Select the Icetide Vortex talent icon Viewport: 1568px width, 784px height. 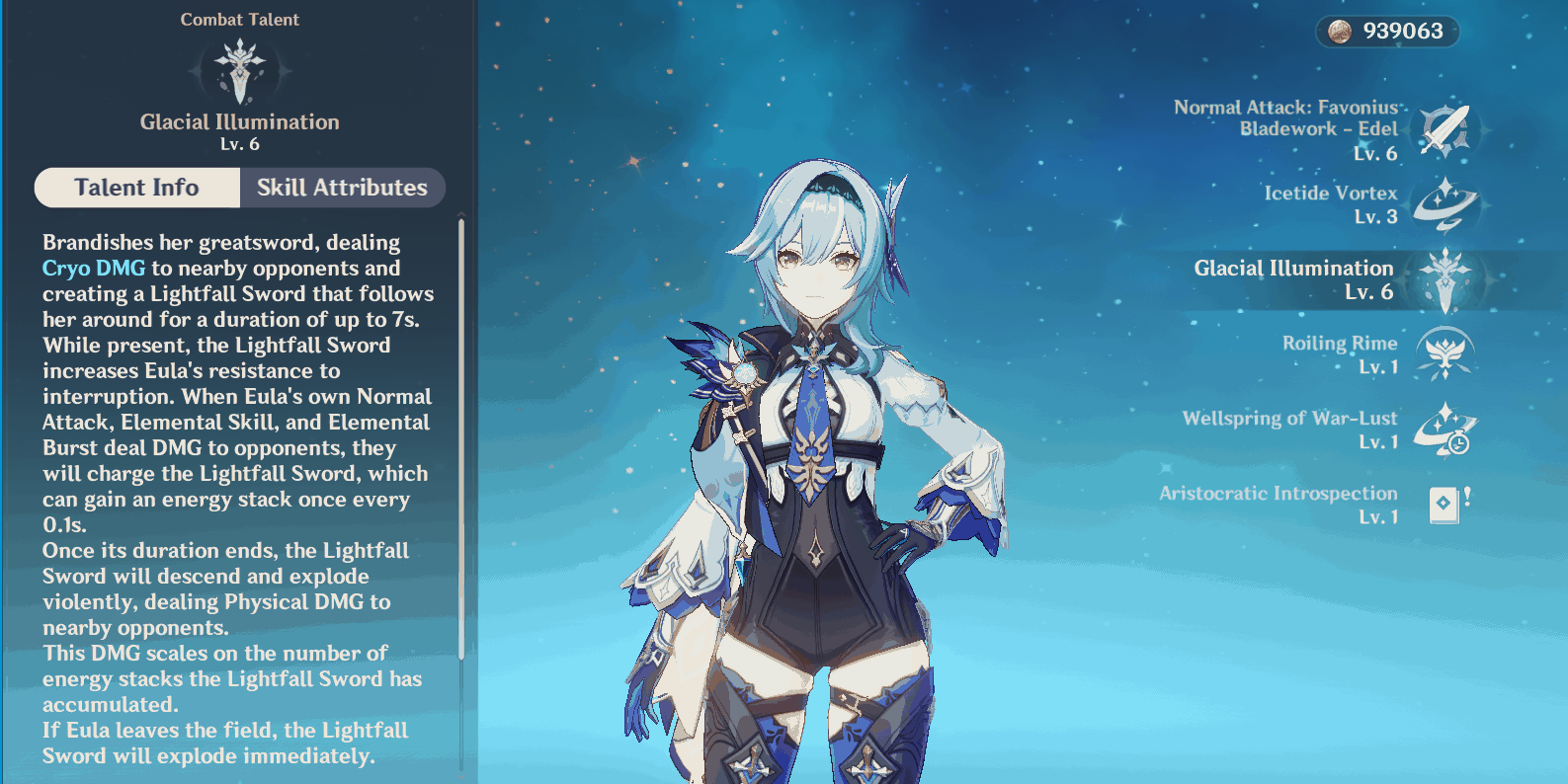click(x=1447, y=205)
